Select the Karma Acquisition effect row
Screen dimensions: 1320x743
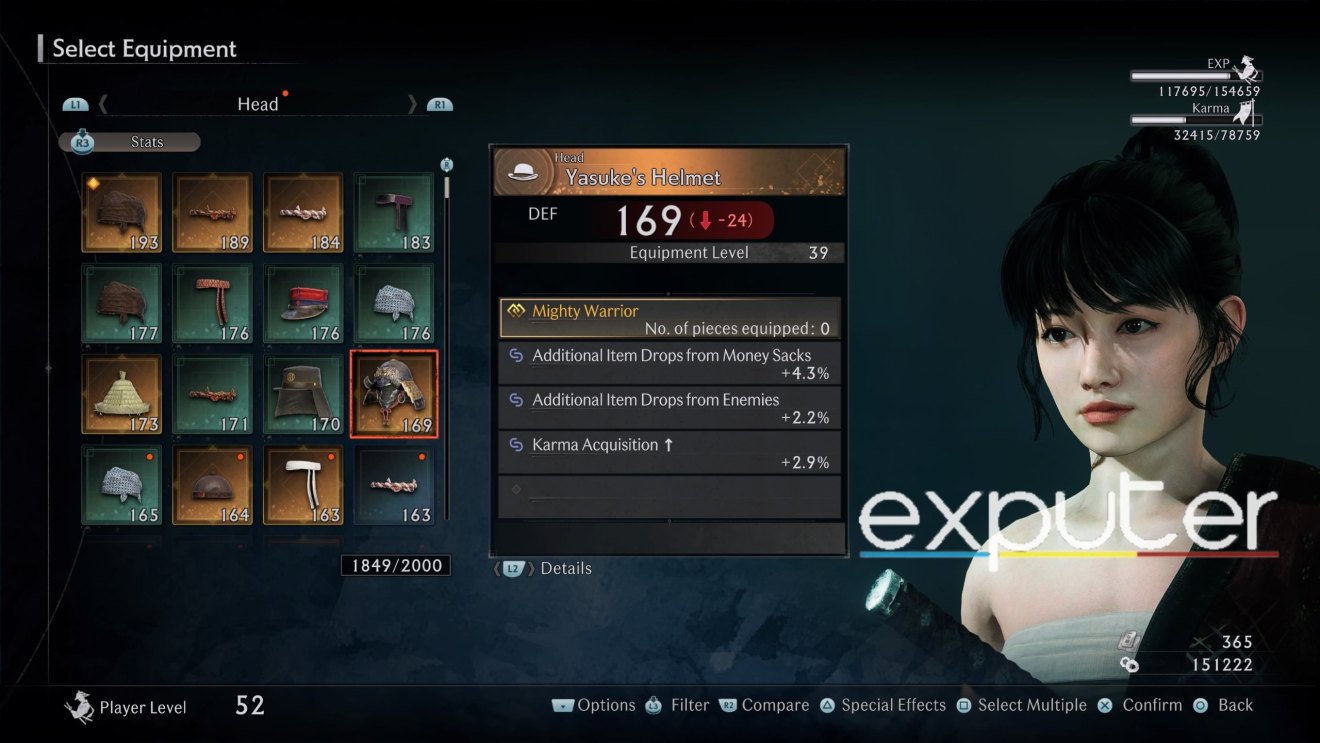669,452
